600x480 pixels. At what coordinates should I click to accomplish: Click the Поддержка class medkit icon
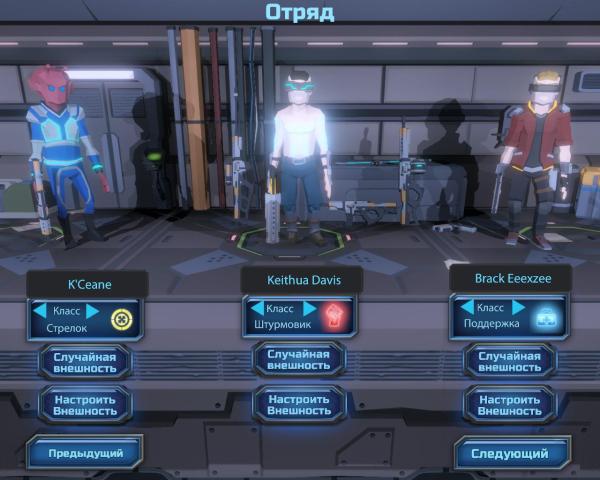pyautogui.click(x=548, y=316)
